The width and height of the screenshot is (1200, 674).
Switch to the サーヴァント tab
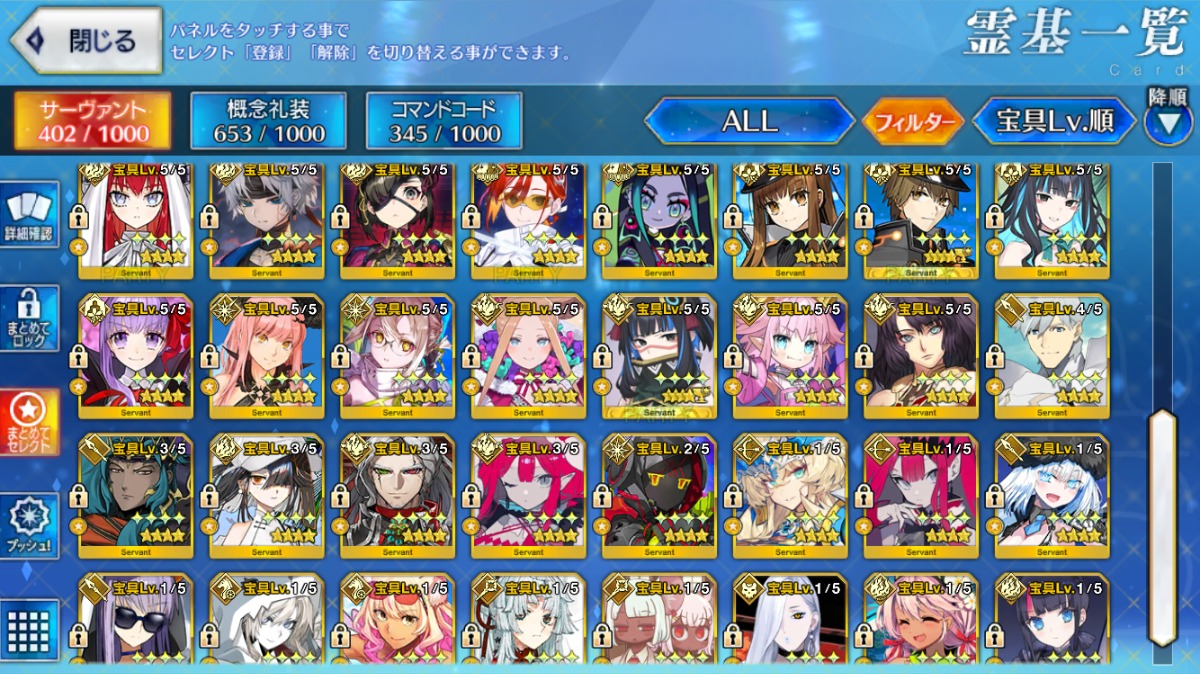(92, 122)
